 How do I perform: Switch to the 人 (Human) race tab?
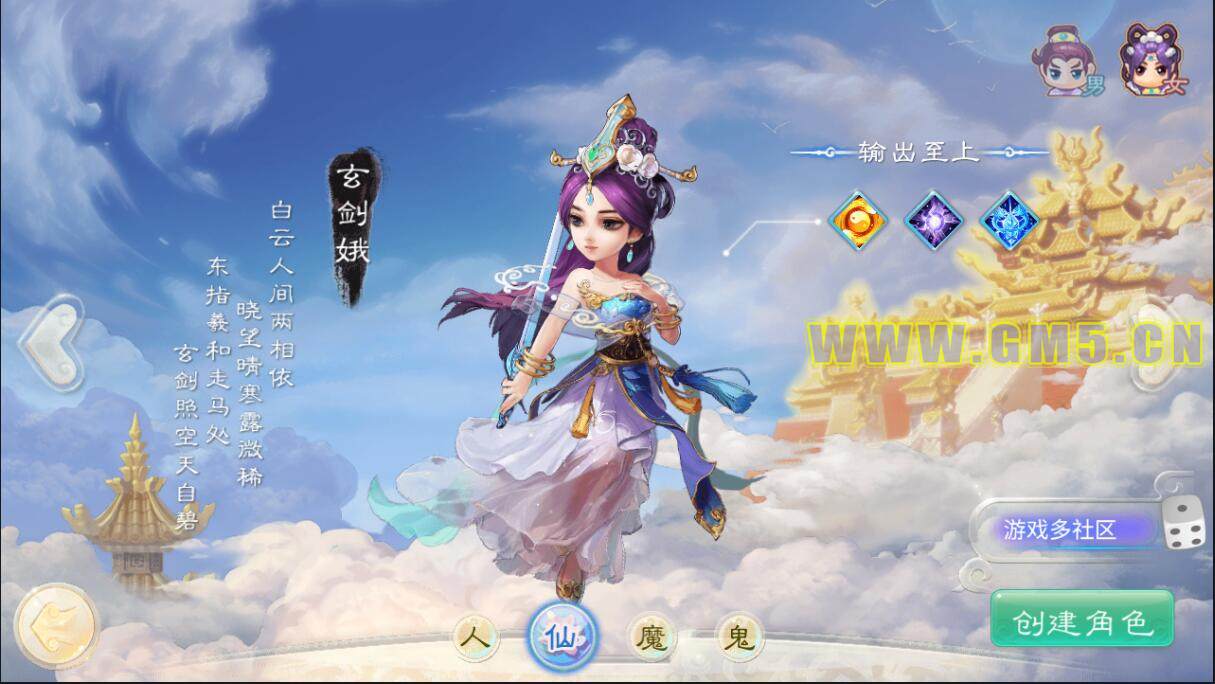coord(477,636)
